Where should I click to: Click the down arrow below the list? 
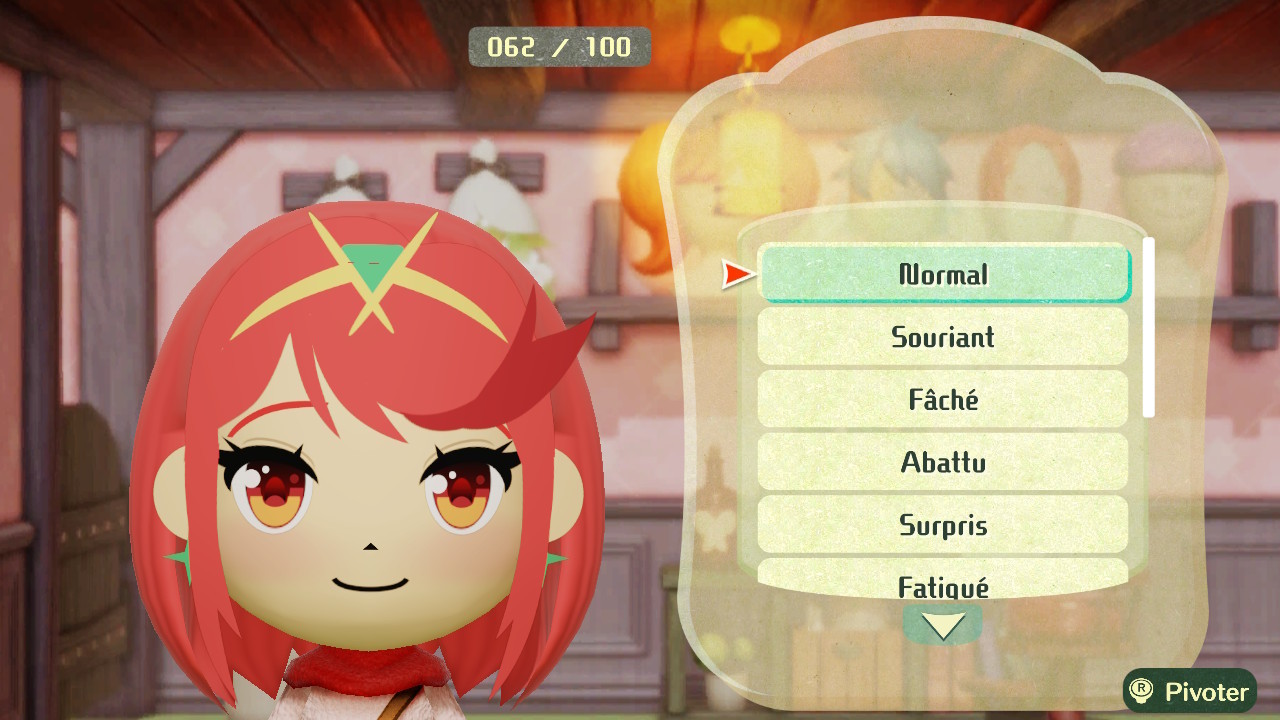point(943,626)
